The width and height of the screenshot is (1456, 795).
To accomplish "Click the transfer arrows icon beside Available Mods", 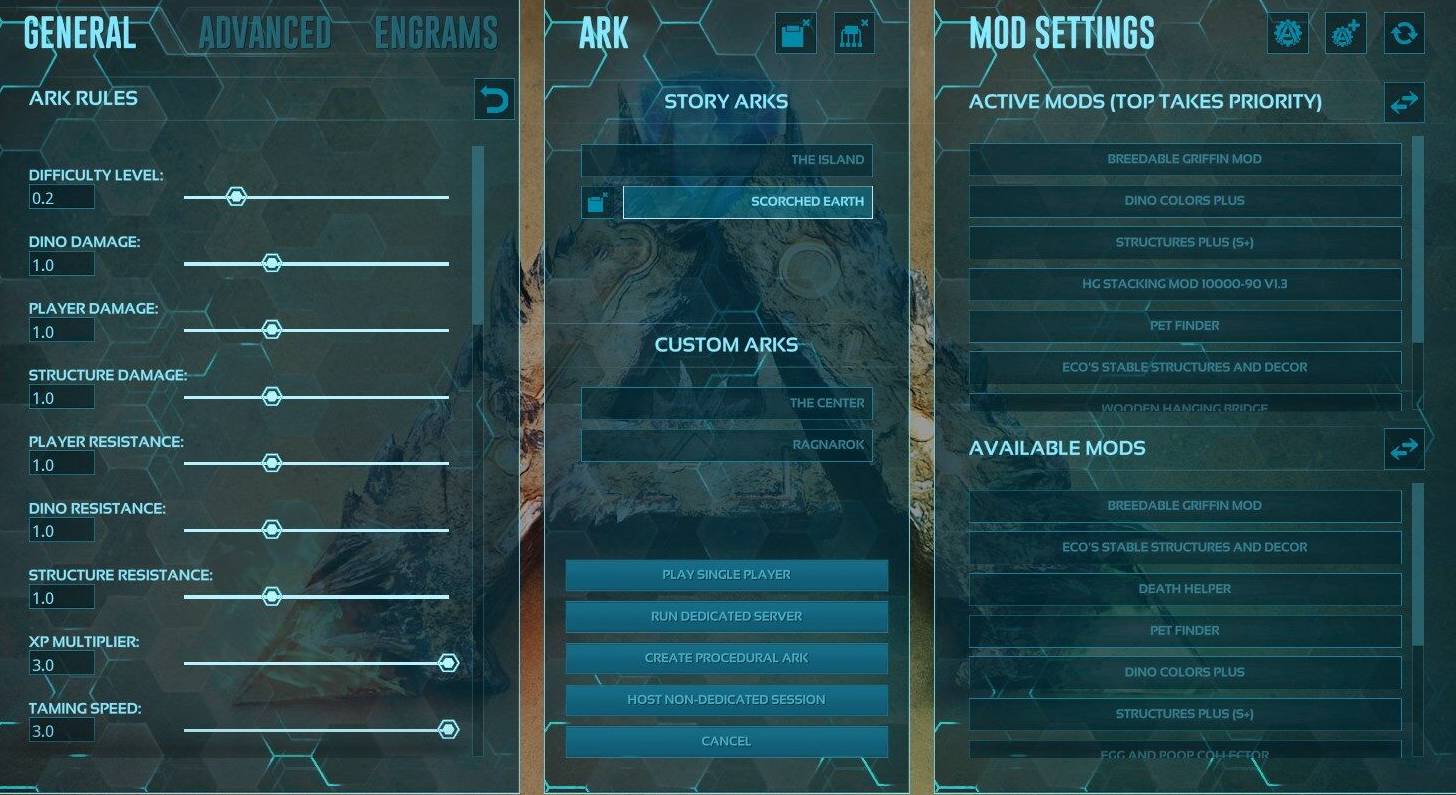I will click(1404, 448).
